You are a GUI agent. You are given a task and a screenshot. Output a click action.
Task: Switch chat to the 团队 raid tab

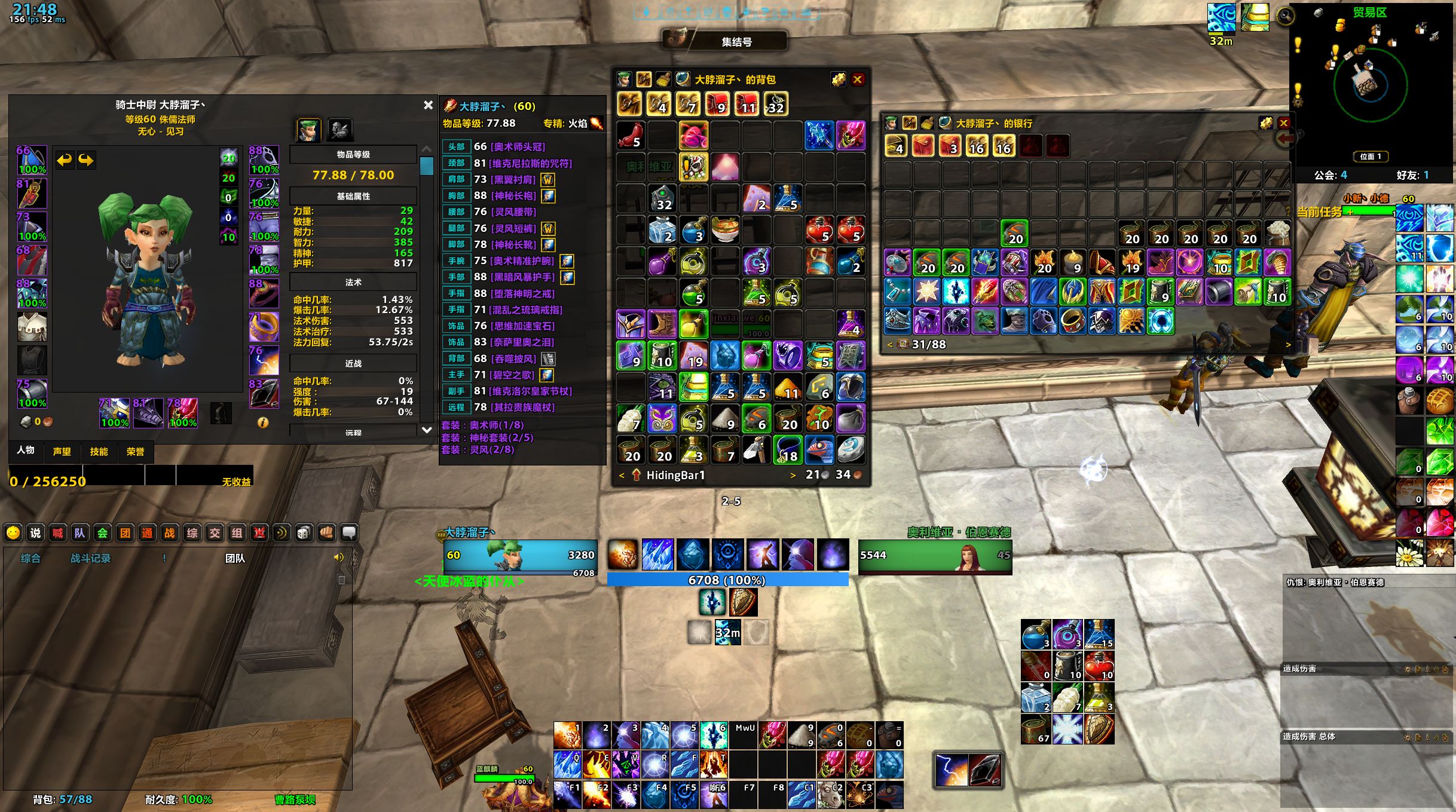(235, 558)
